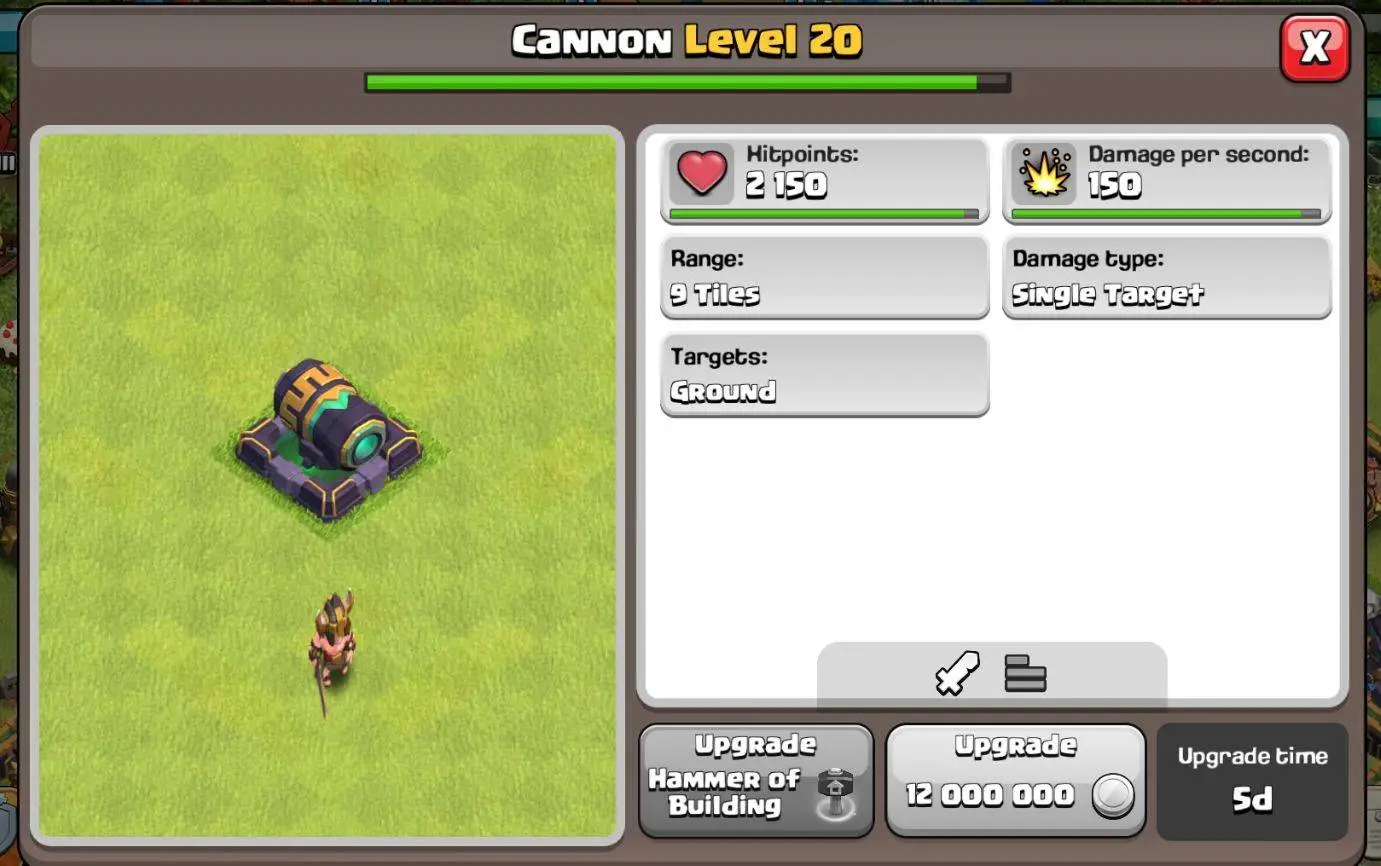The width and height of the screenshot is (1381, 866).
Task: Select the Damage type: Single Target box
Action: click(x=1166, y=277)
